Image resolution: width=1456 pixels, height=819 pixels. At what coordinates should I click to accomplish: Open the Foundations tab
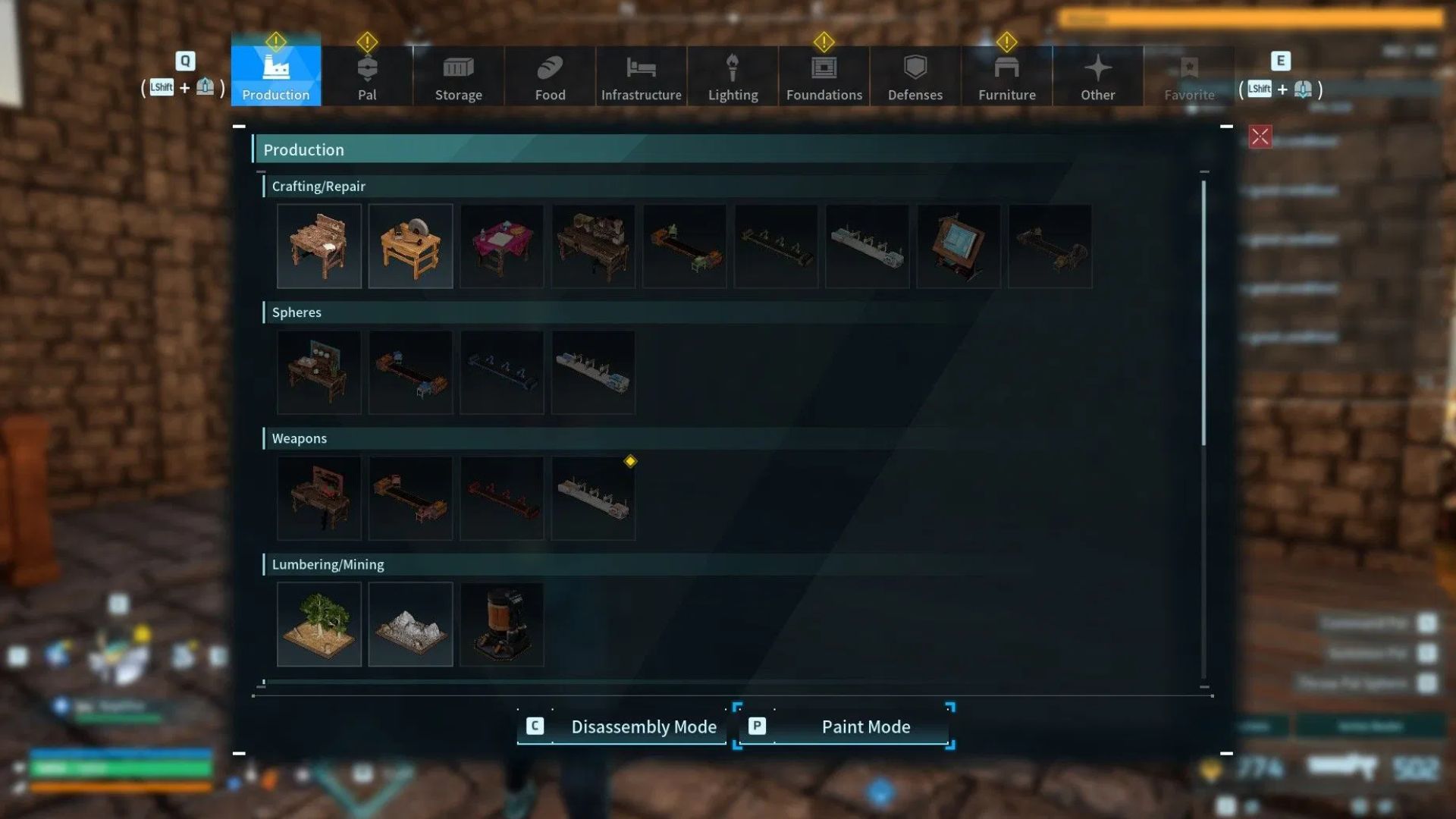(x=824, y=76)
